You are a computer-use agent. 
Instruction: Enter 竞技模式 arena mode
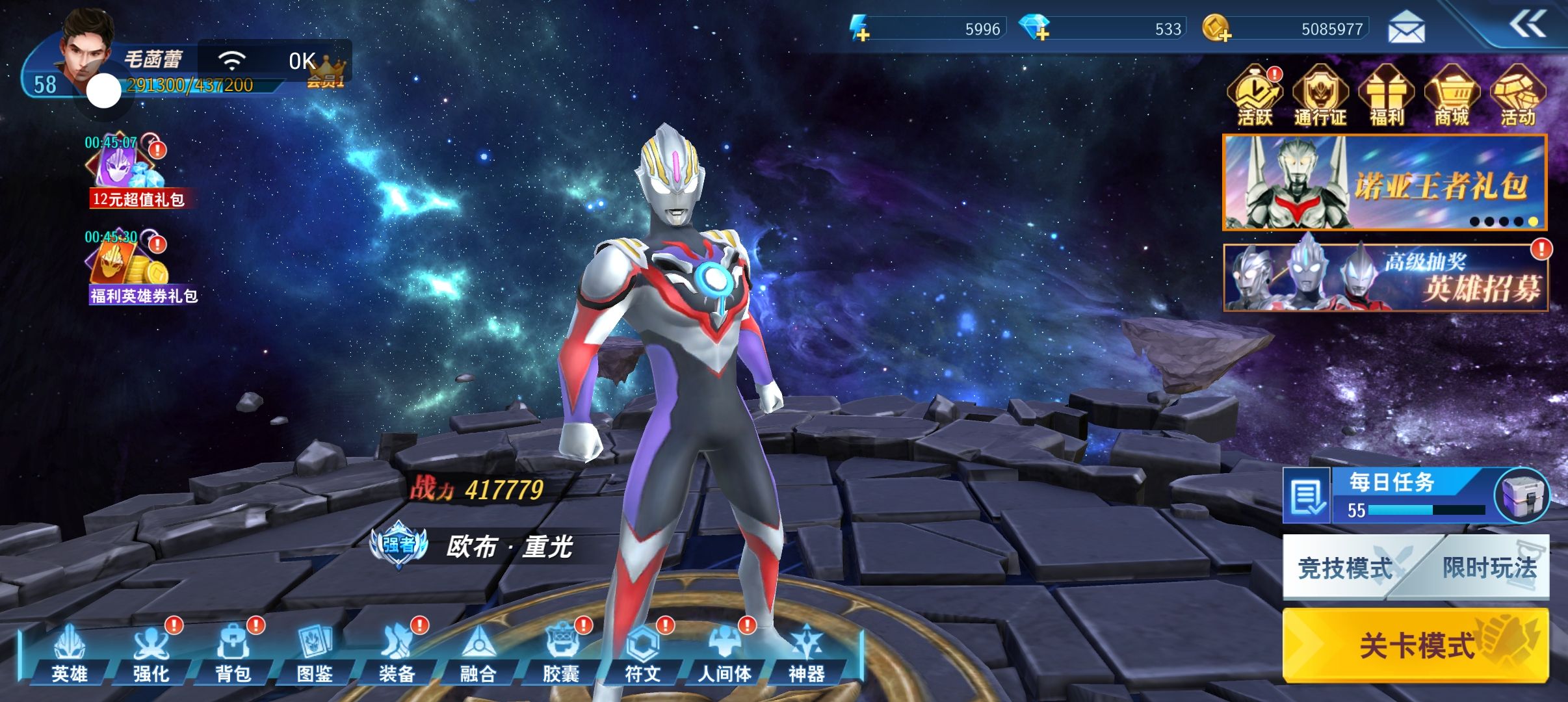point(1344,568)
